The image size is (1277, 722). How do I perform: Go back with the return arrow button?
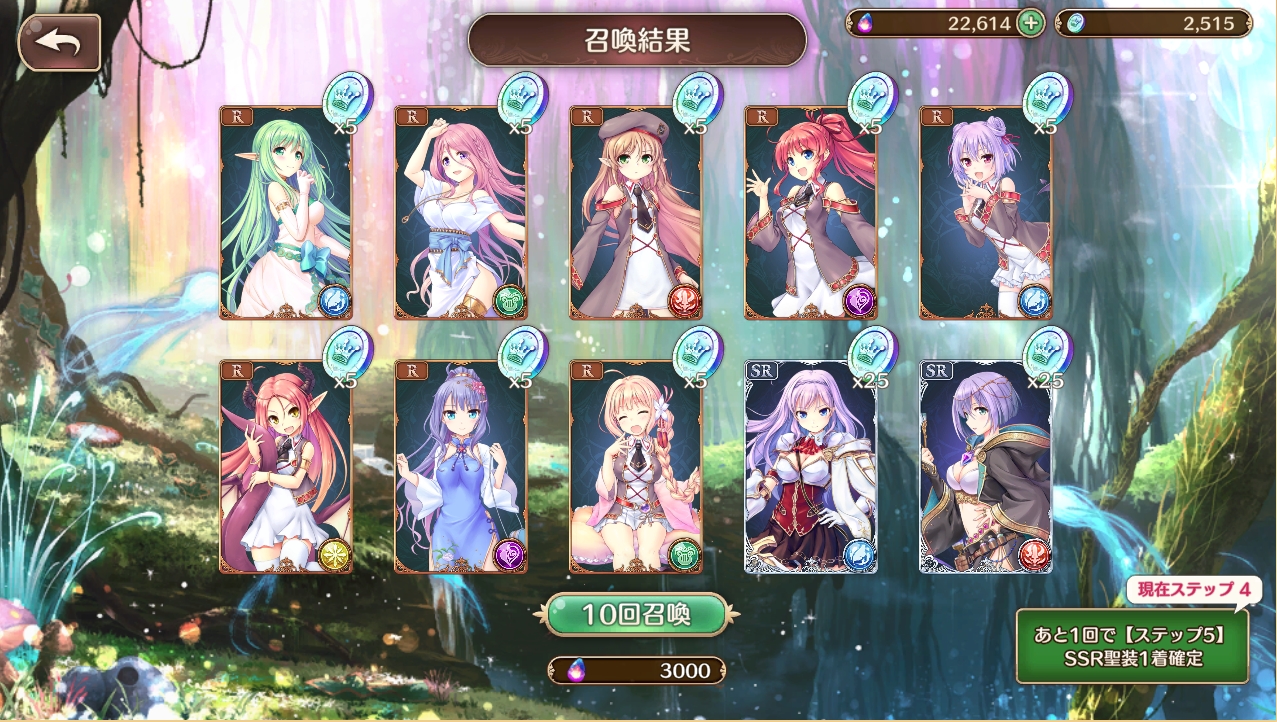tap(59, 42)
